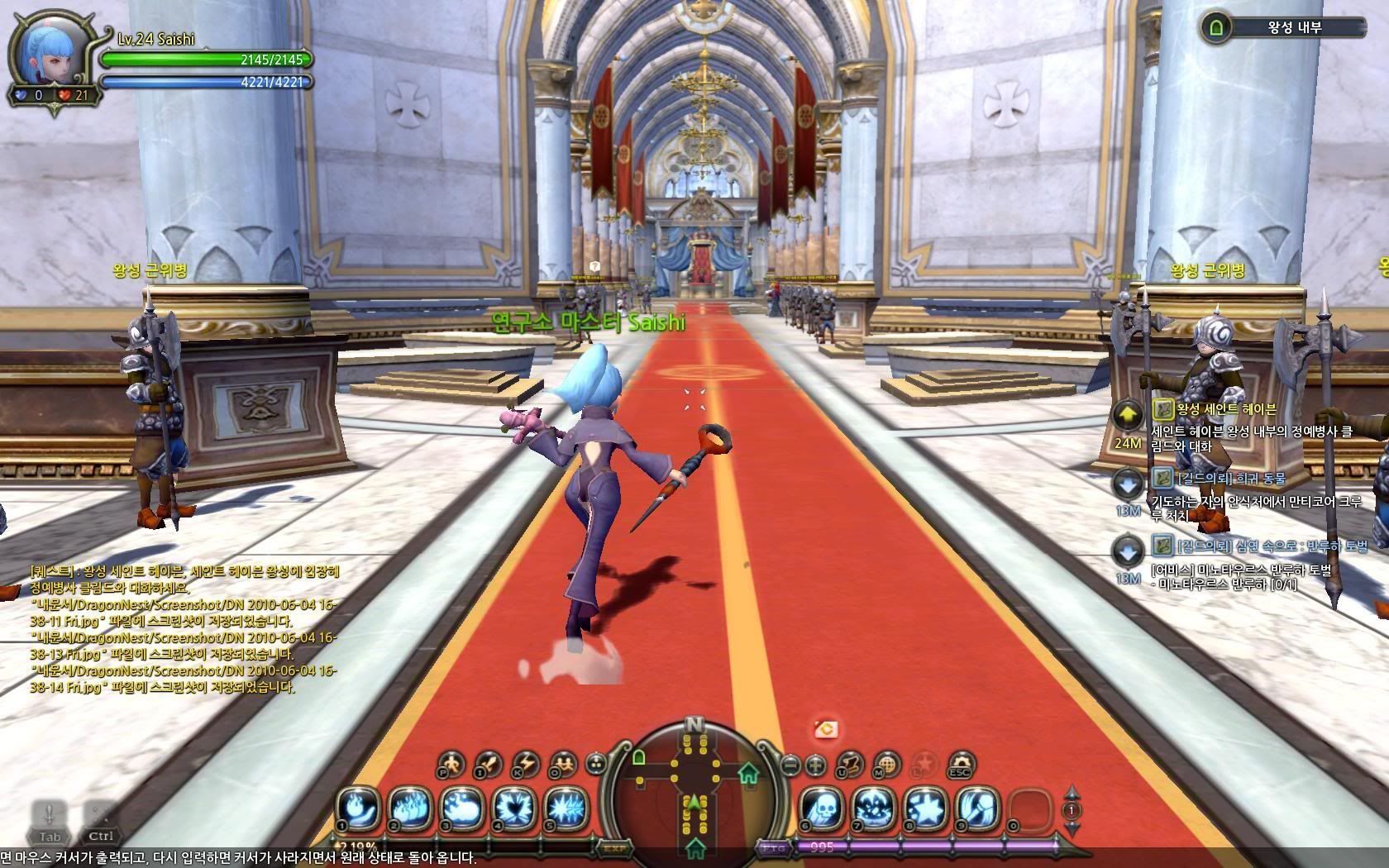Open the inventory sword icon (I)
This screenshot has width=1389, height=868.
pos(489,764)
